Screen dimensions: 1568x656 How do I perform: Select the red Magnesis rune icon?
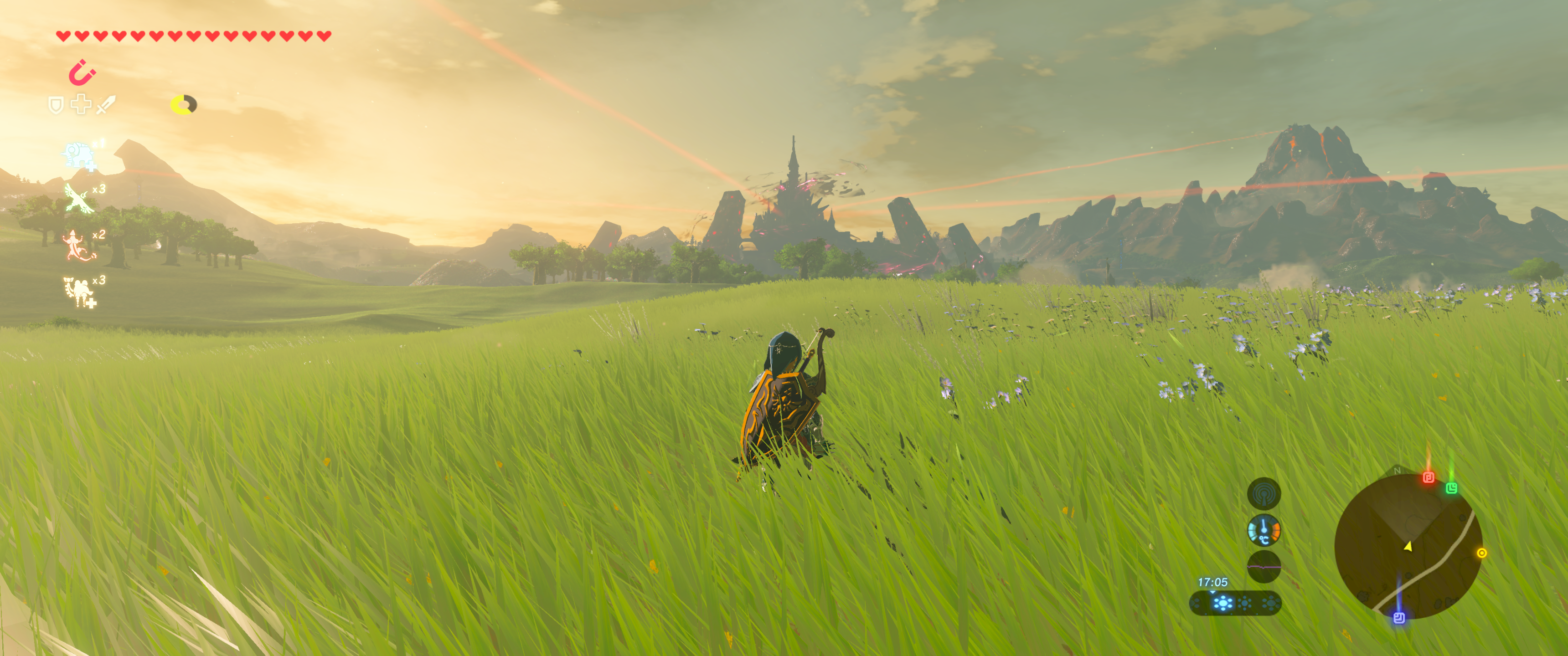click(82, 73)
